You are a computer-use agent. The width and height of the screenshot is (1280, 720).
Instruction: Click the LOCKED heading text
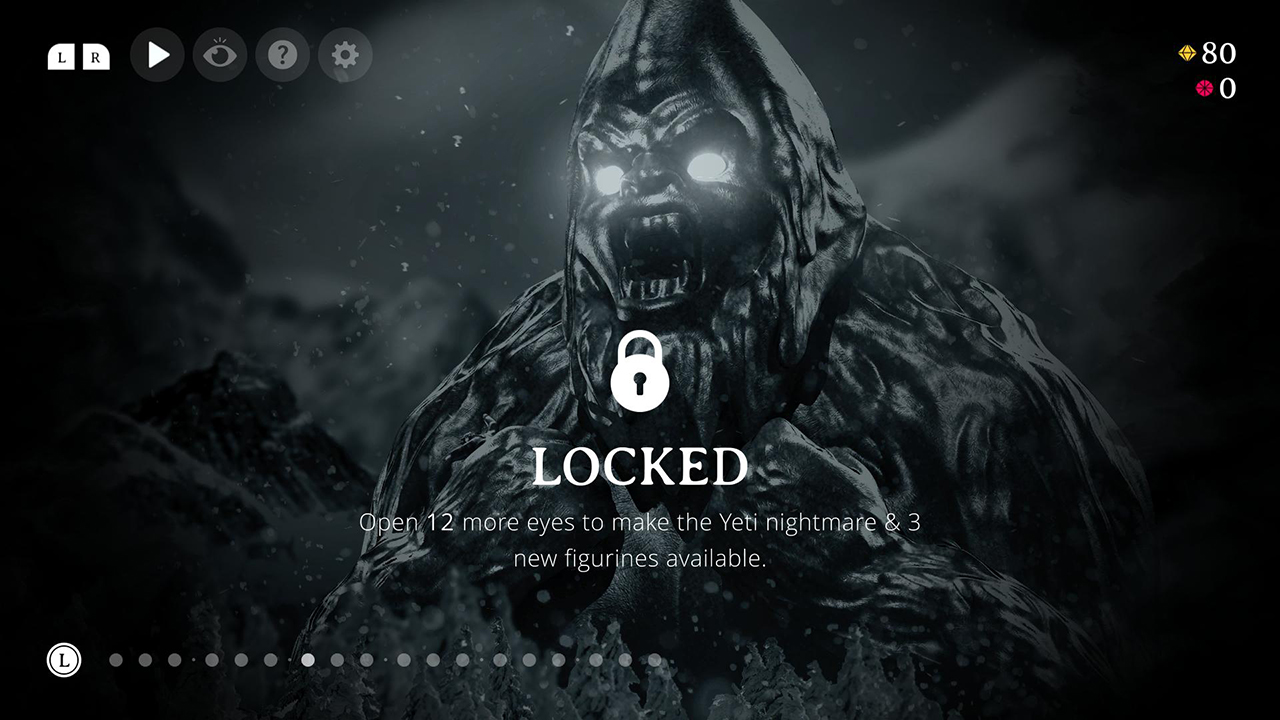tap(640, 465)
